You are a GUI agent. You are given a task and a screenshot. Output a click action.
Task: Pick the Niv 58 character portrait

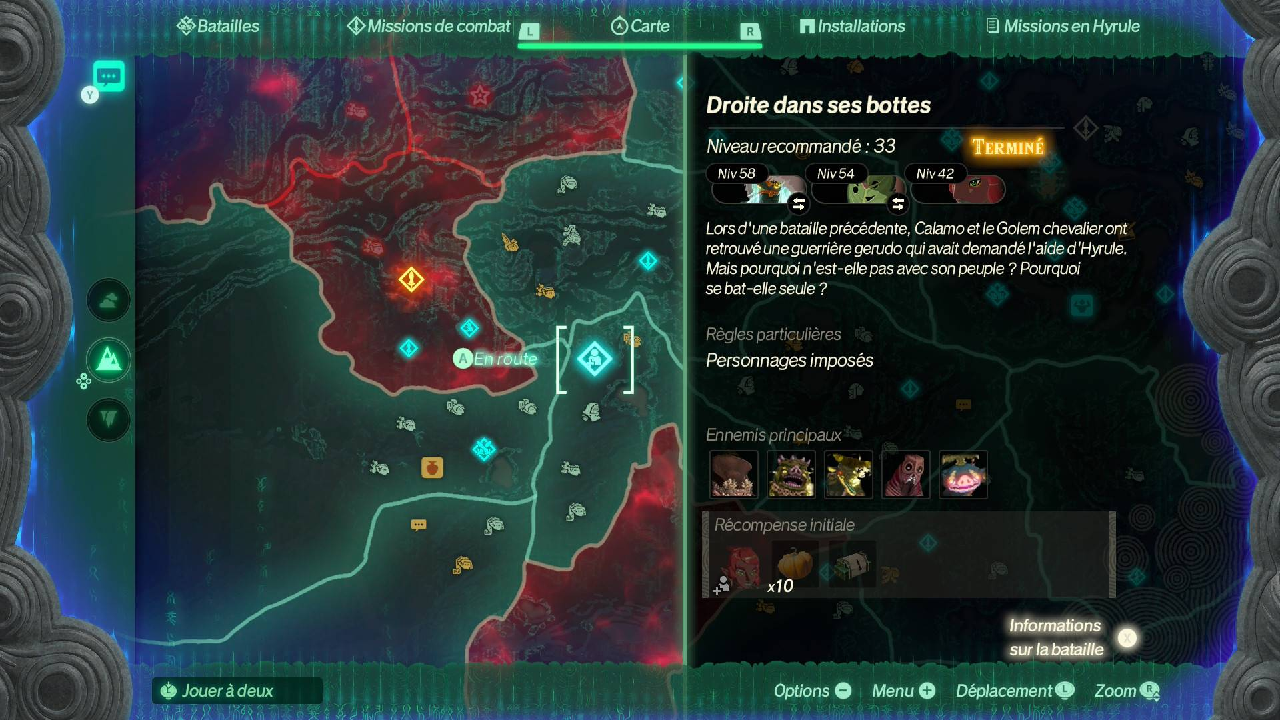760,187
